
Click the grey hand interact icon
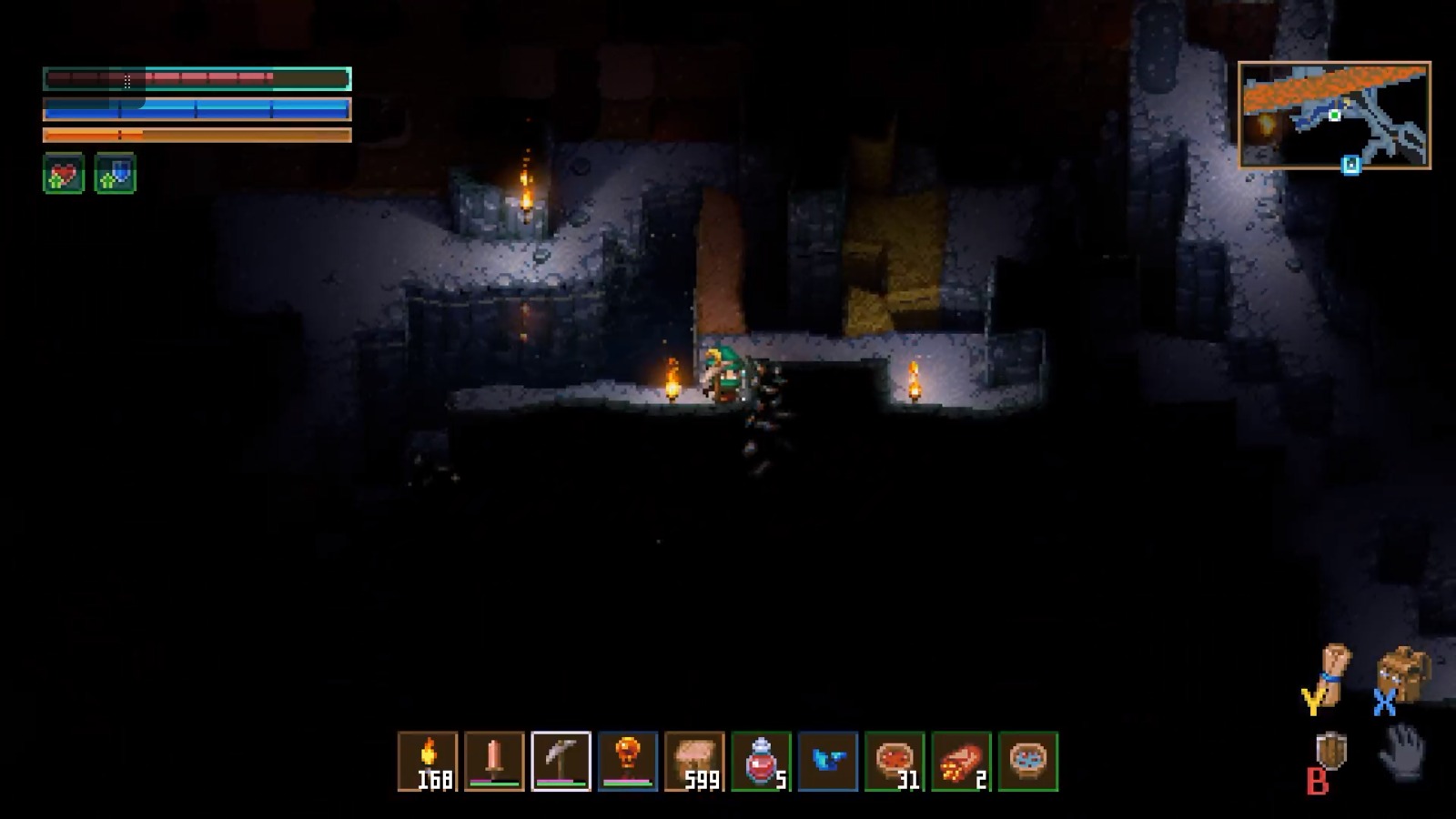click(1403, 752)
